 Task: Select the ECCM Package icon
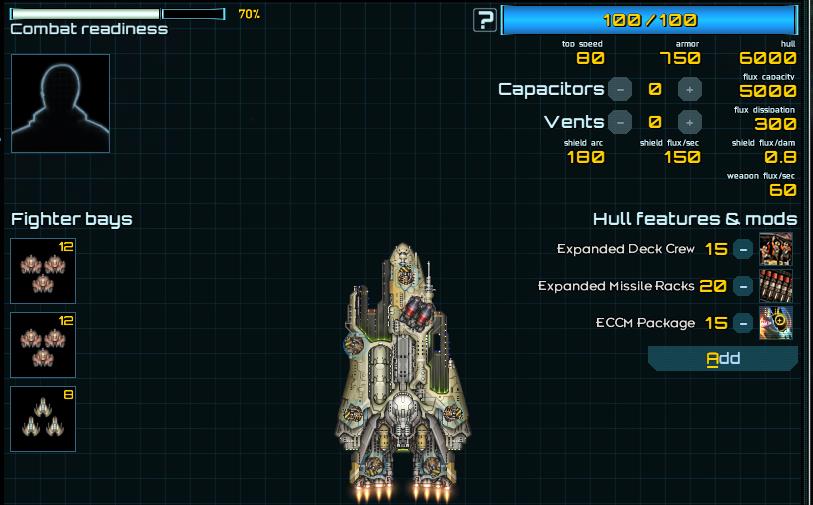pos(776,323)
